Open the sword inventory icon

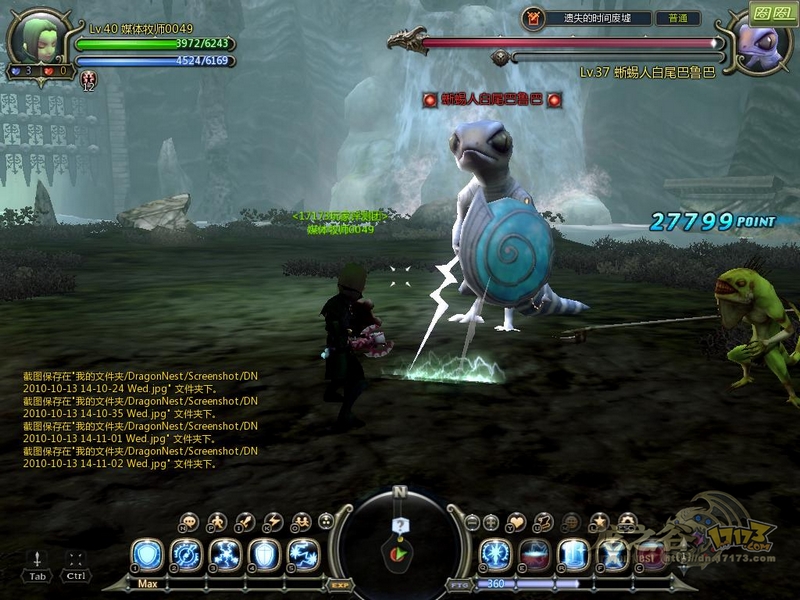point(245,521)
